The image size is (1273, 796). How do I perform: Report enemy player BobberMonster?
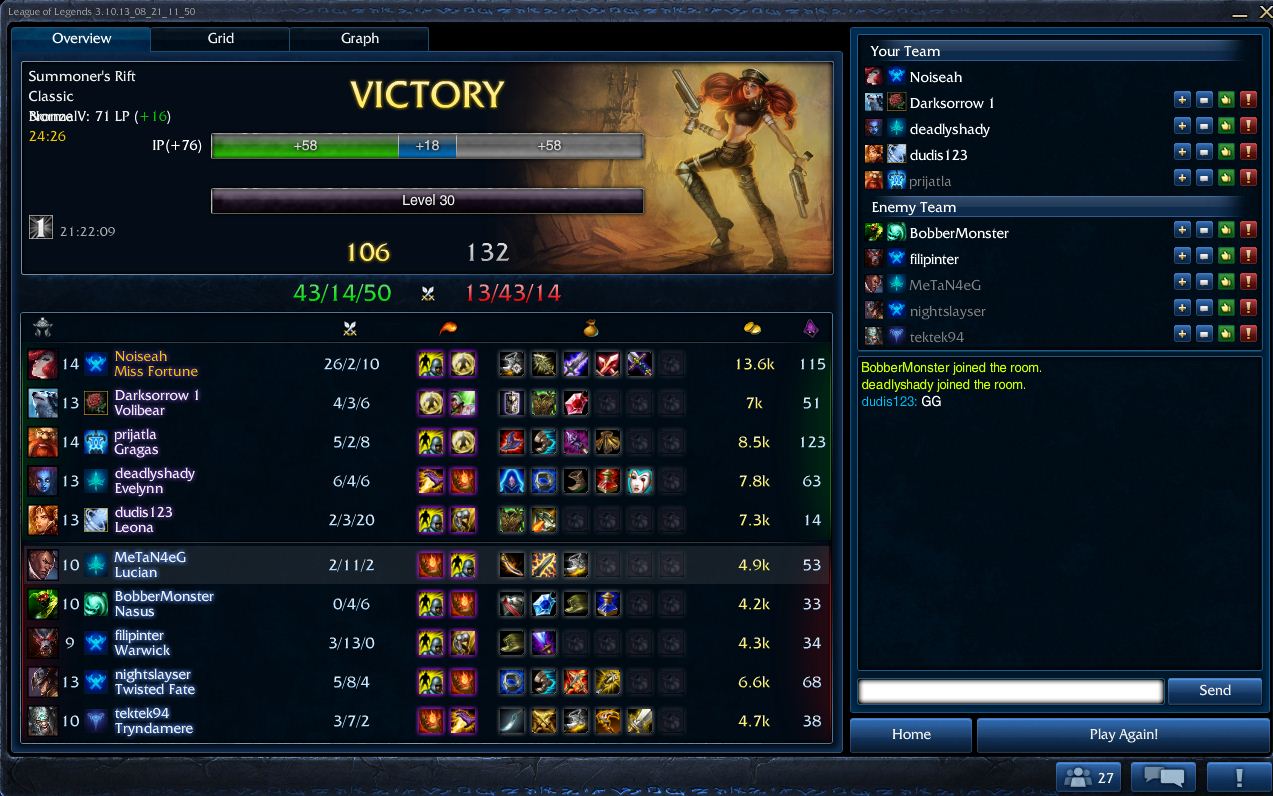[x=1248, y=230]
